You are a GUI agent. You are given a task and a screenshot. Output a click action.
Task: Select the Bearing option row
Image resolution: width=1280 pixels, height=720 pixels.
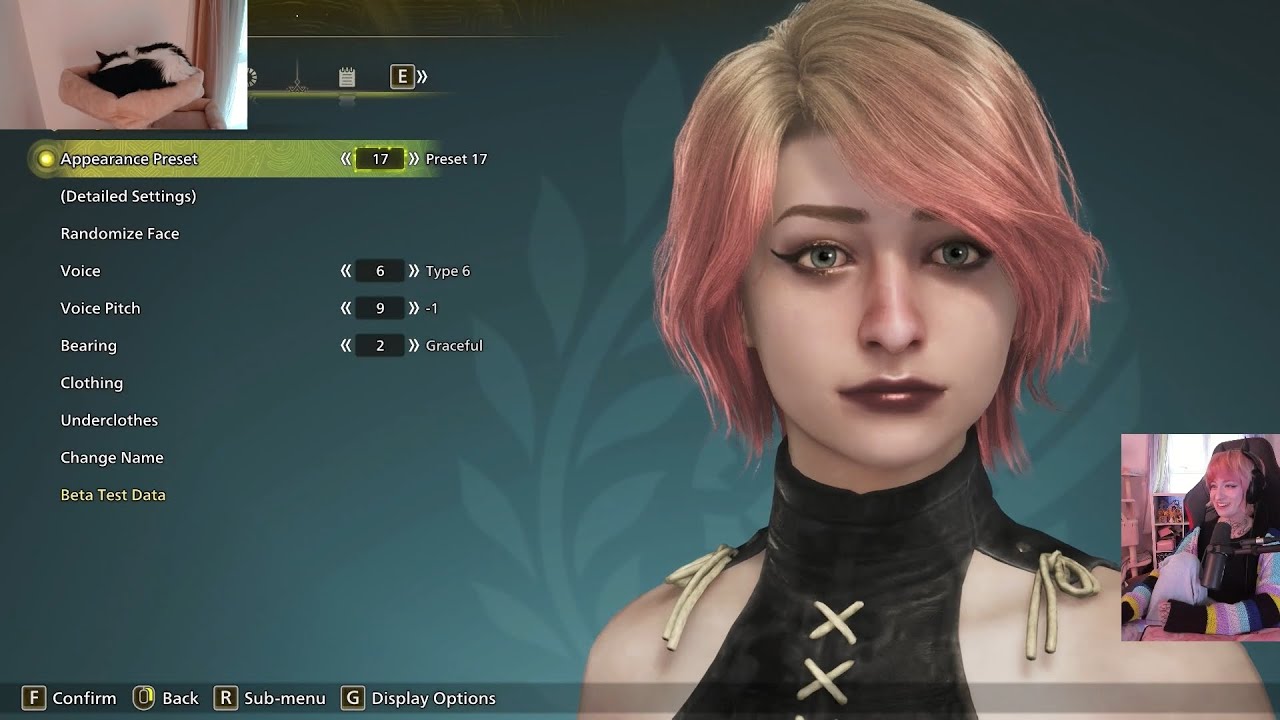click(88, 346)
